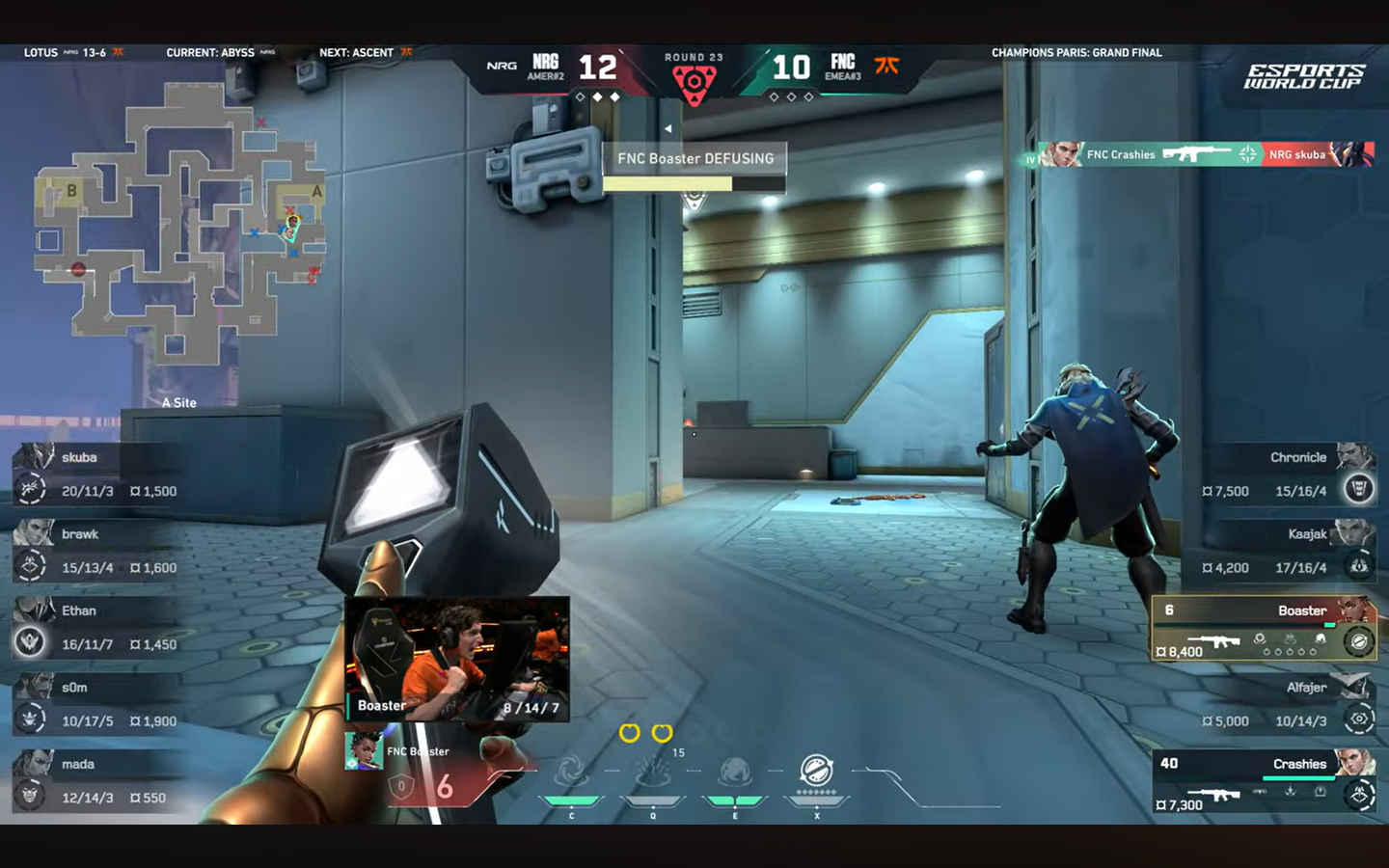The width and height of the screenshot is (1389, 868).
Task: Pick mada's player row
Action: tap(96, 781)
